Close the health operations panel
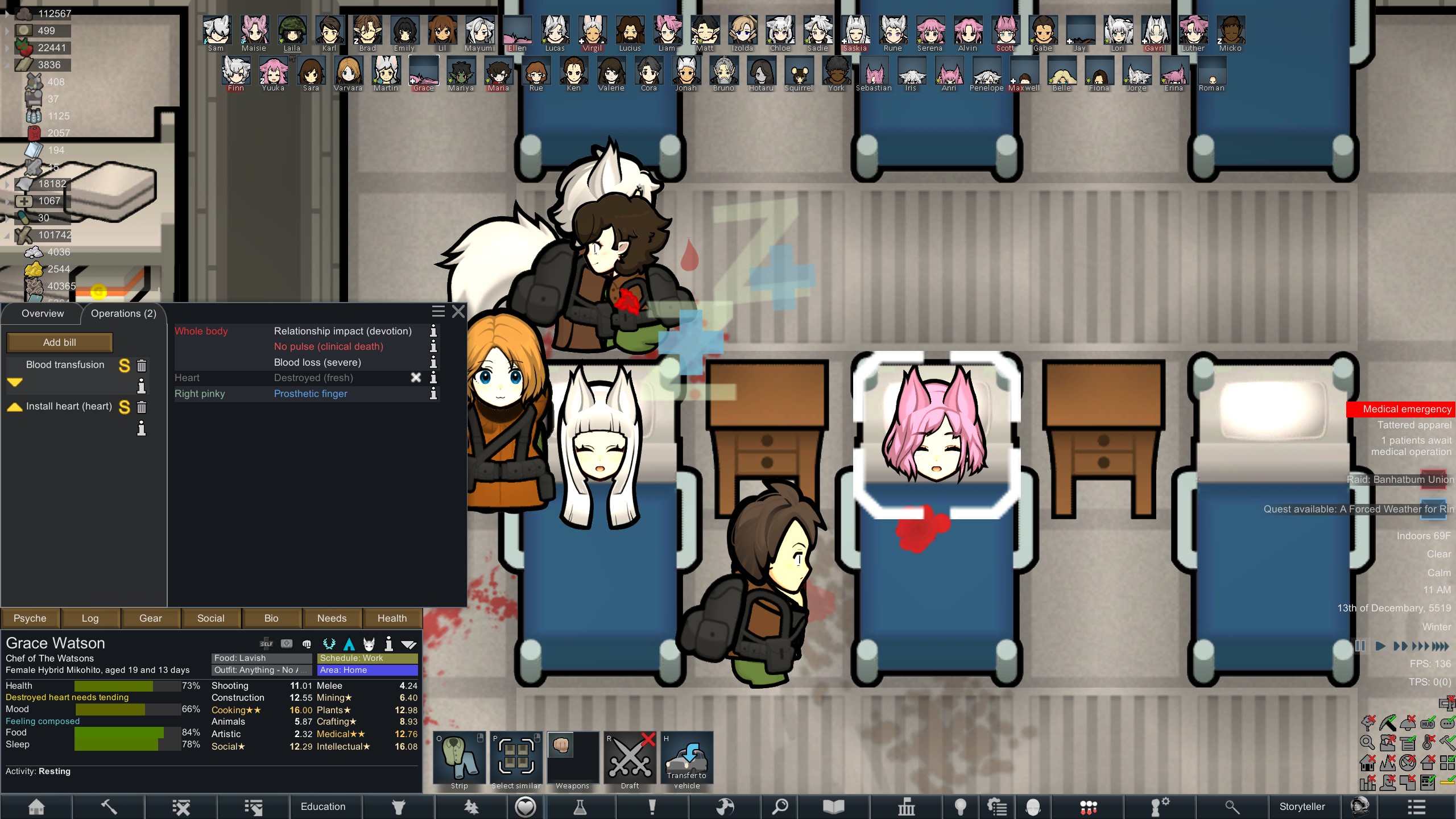This screenshot has height=819, width=1456. pos(458,312)
